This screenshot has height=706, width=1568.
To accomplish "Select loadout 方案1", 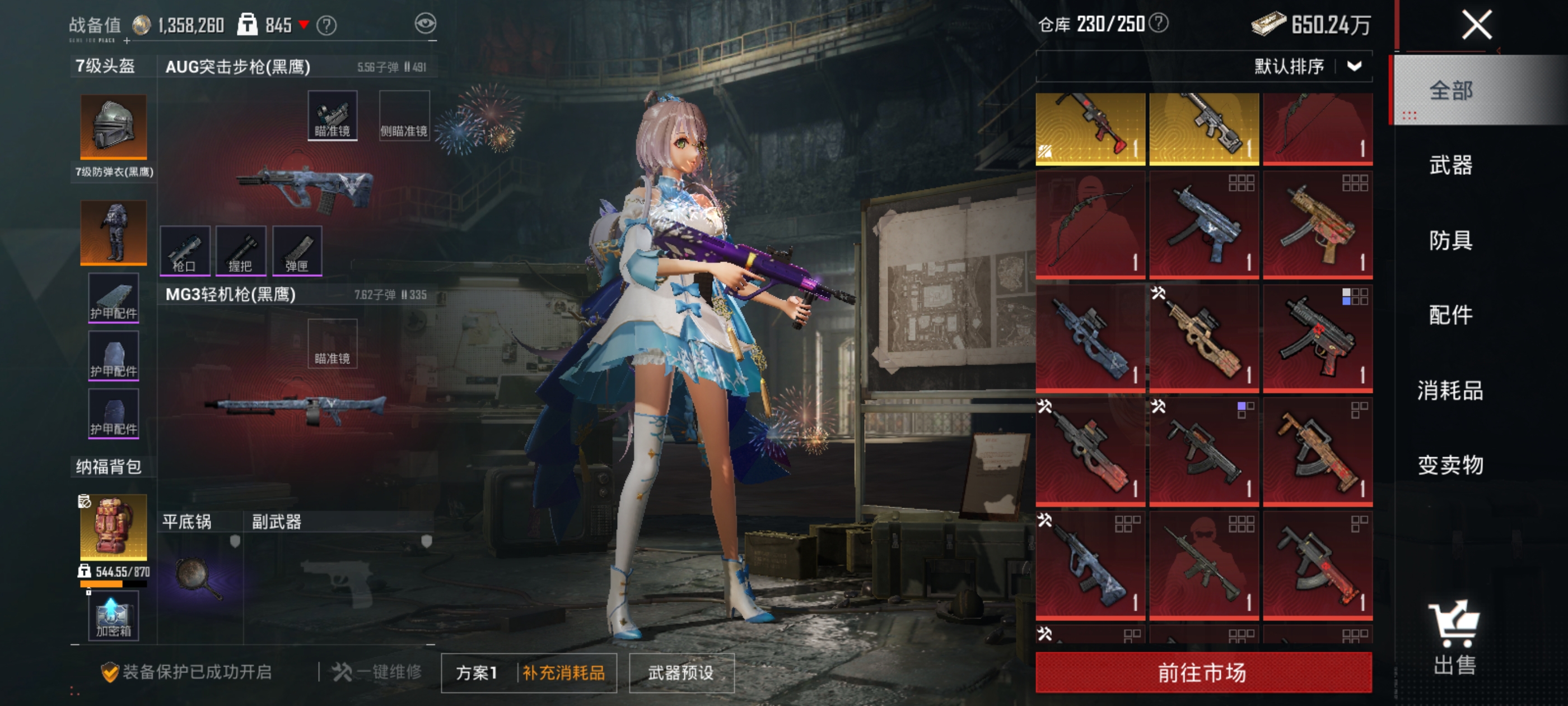I will pos(477,673).
